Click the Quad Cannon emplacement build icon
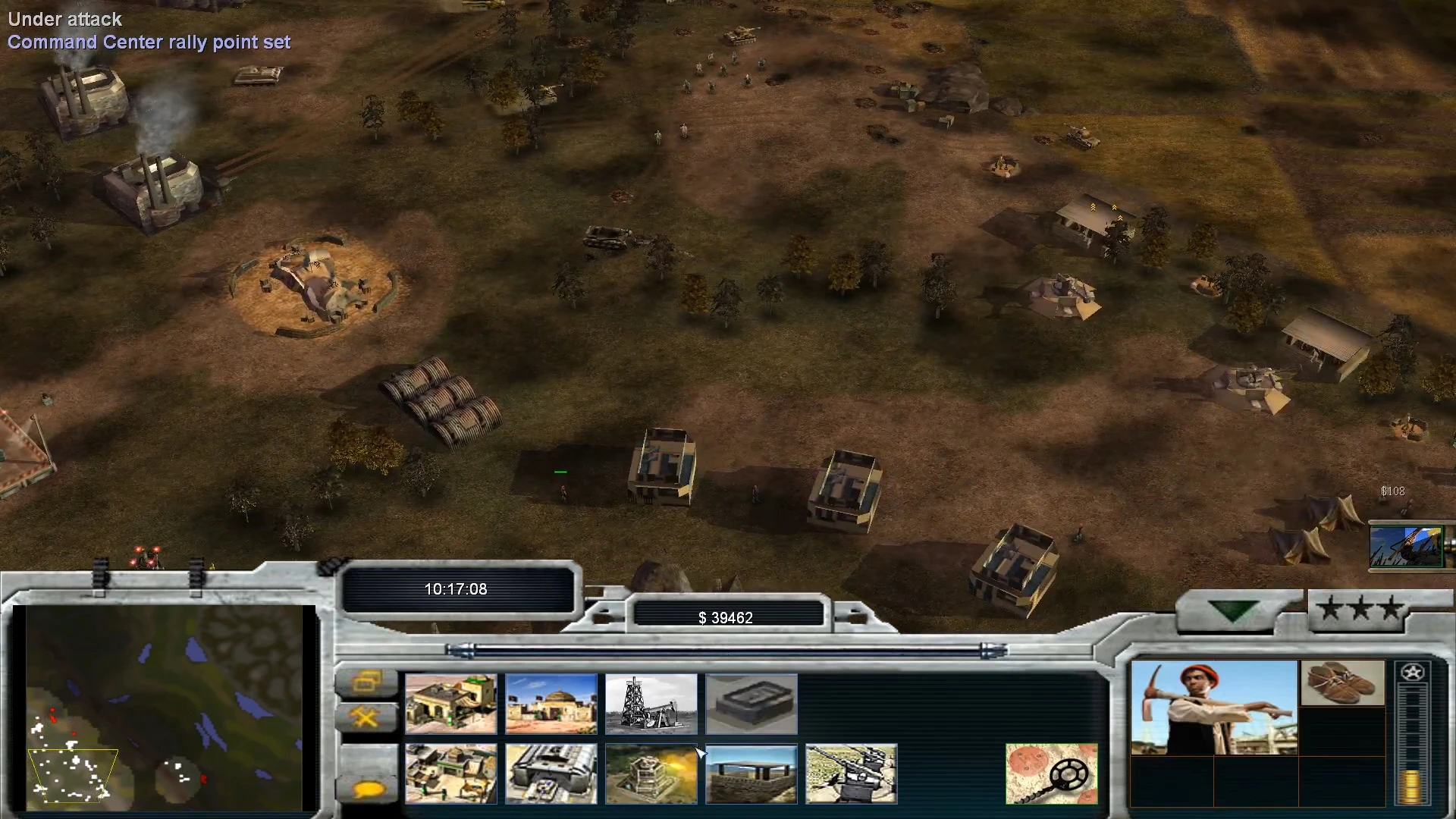Viewport: 1456px width, 819px height. [852, 773]
